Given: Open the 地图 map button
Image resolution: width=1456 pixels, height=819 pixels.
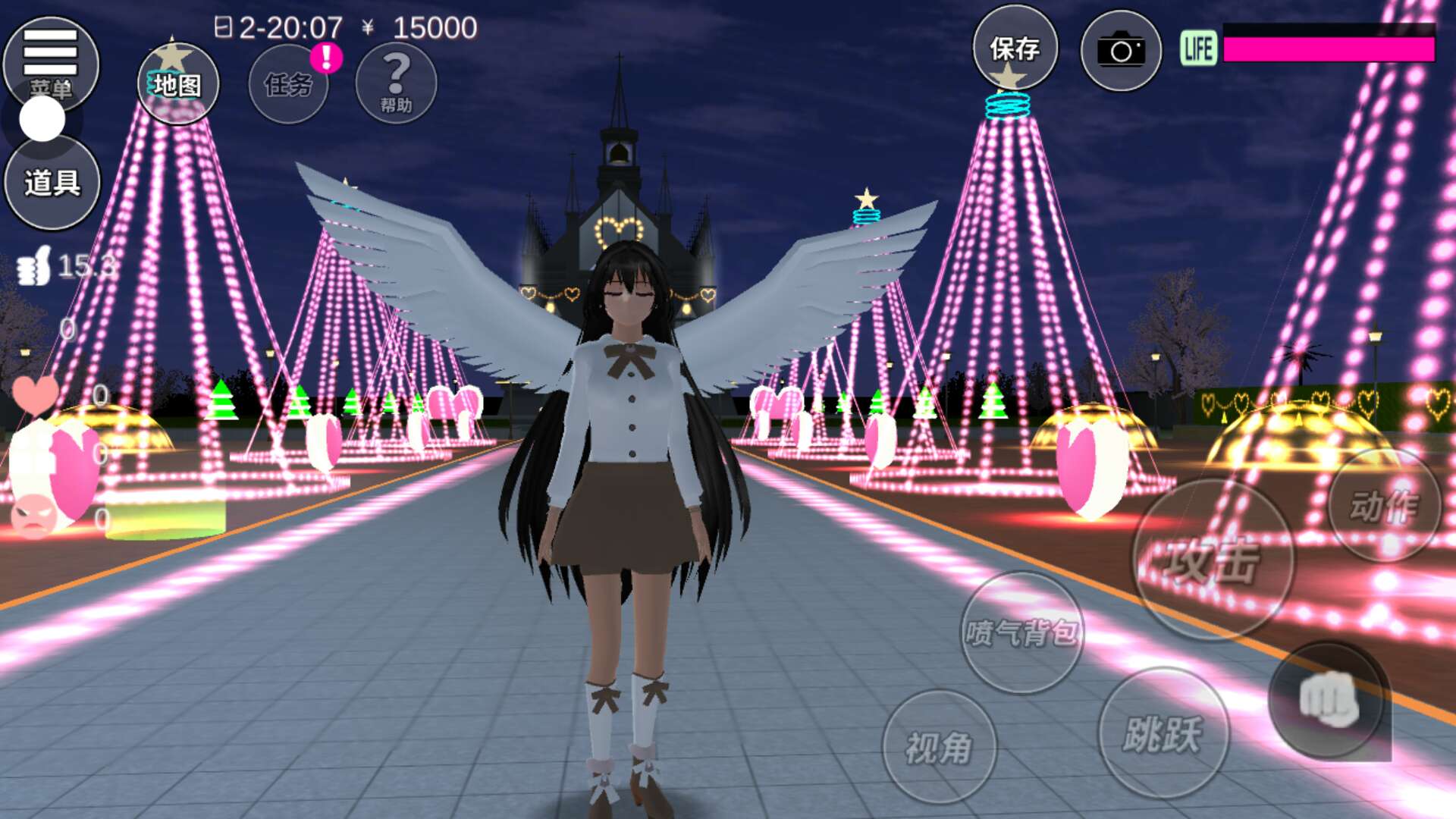Looking at the screenshot, I should [178, 83].
